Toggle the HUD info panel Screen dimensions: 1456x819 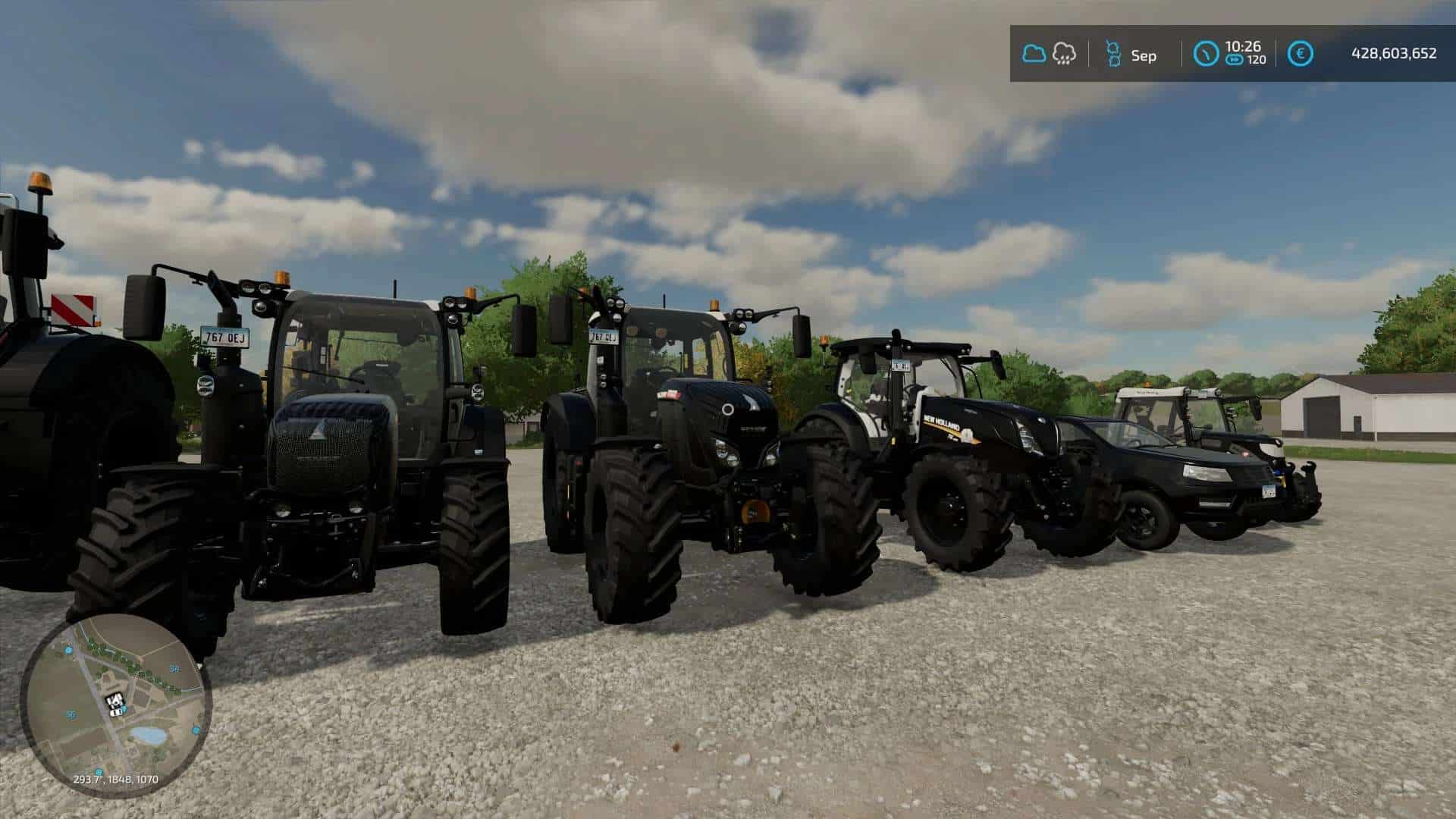pyautogui.click(x=1228, y=53)
